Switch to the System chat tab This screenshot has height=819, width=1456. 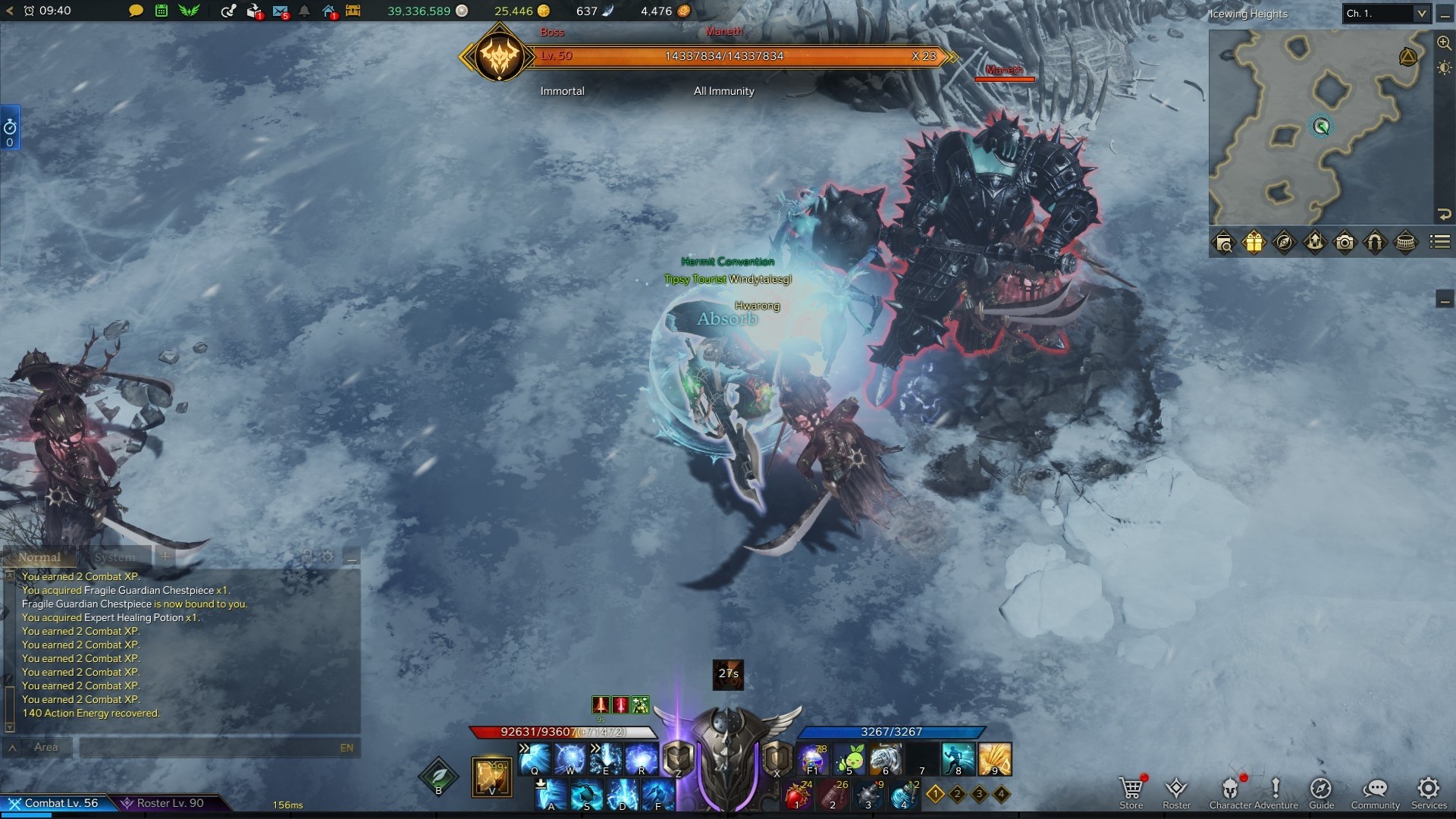coord(115,557)
